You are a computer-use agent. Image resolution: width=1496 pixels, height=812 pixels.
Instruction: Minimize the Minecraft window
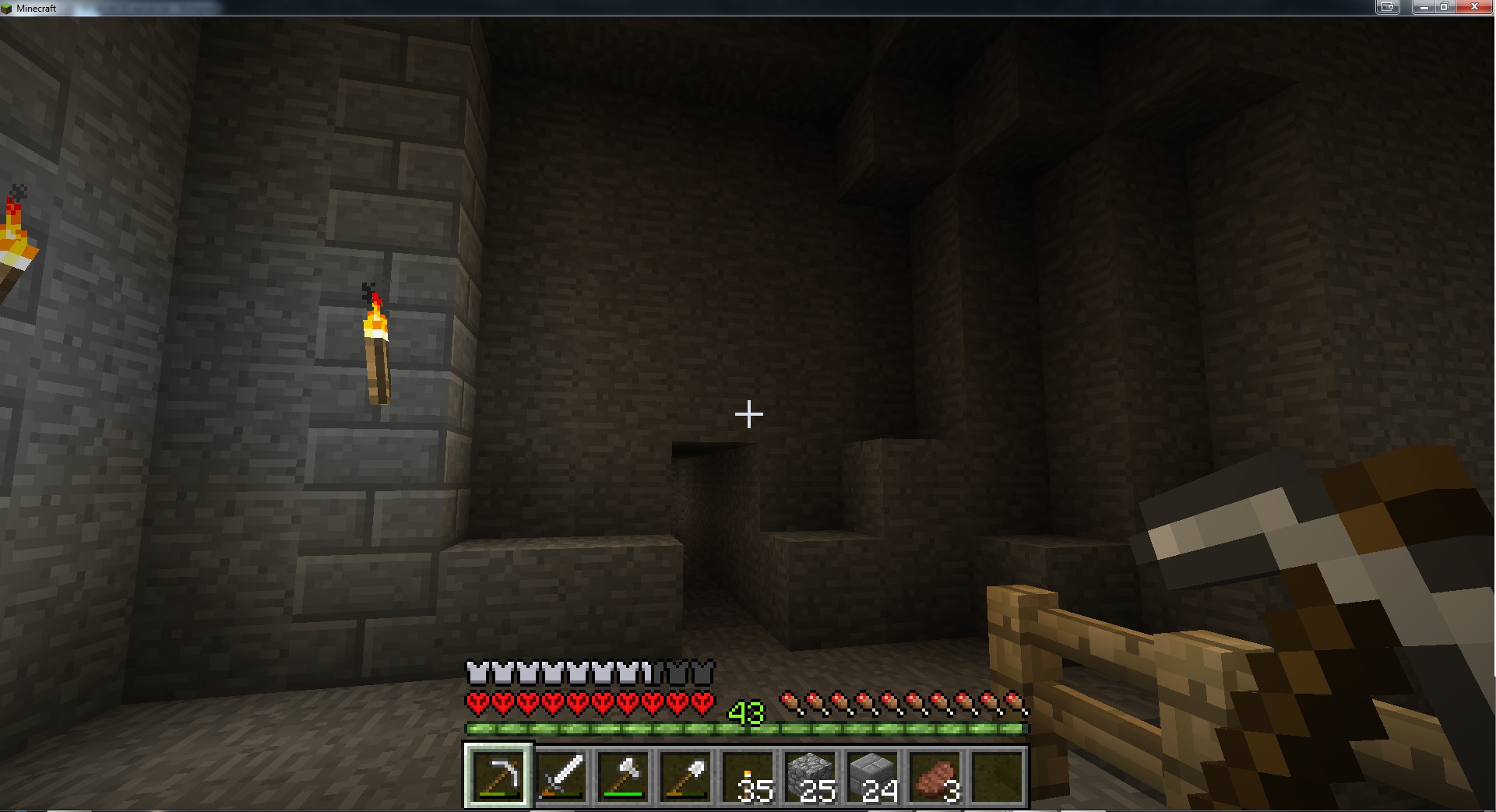(x=1424, y=7)
